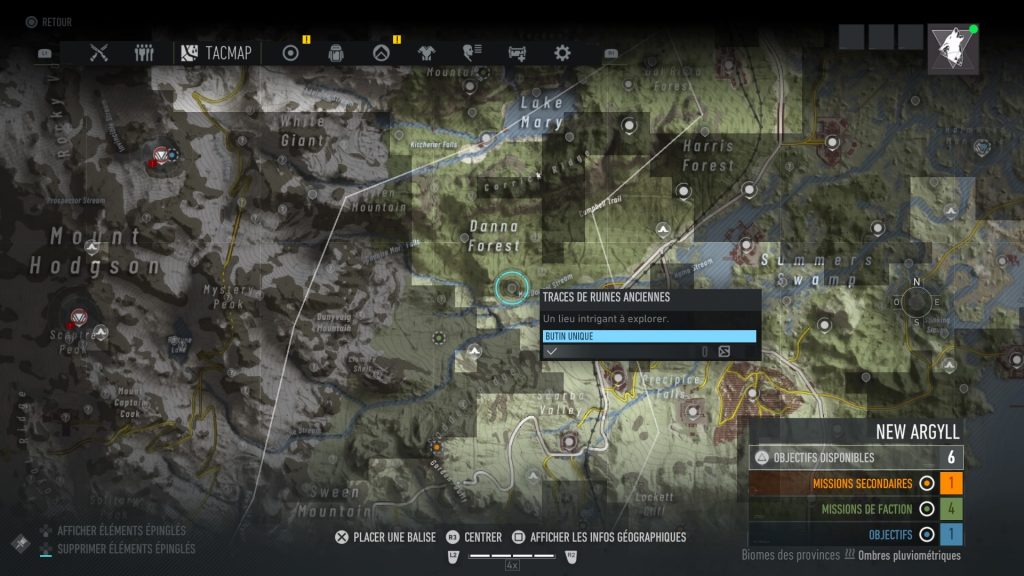
Task: Open the squad members tab
Action: pos(145,53)
